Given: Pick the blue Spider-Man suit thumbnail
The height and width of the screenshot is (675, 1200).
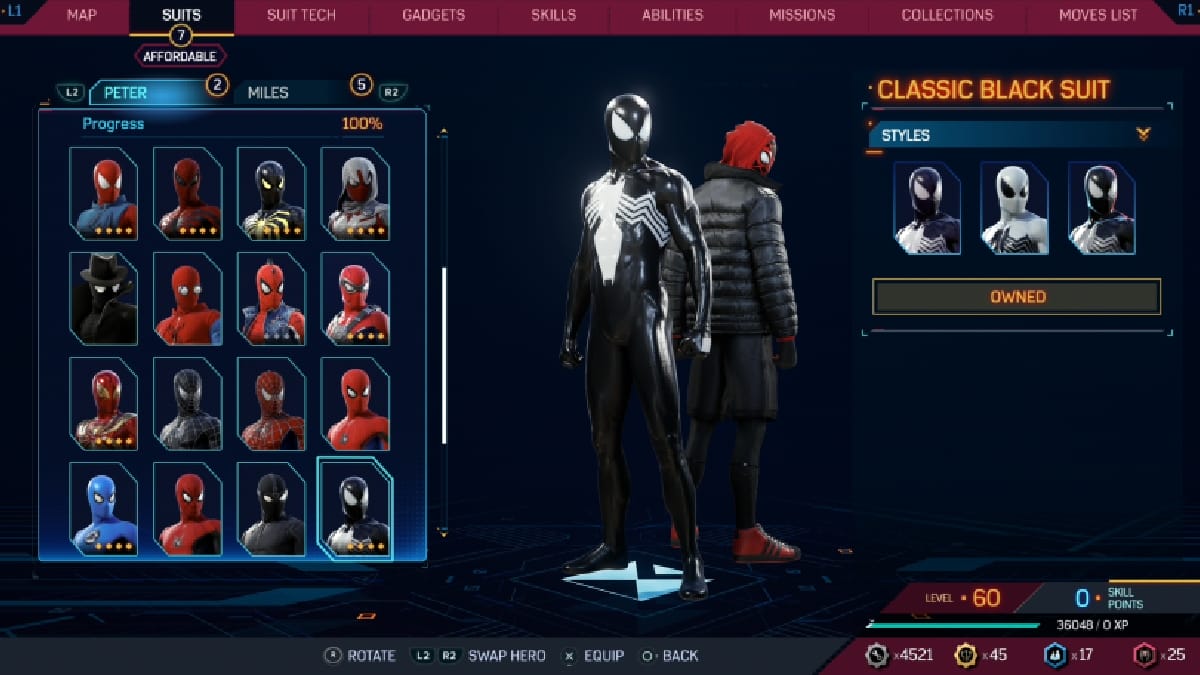Looking at the screenshot, I should pyautogui.click(x=103, y=508).
